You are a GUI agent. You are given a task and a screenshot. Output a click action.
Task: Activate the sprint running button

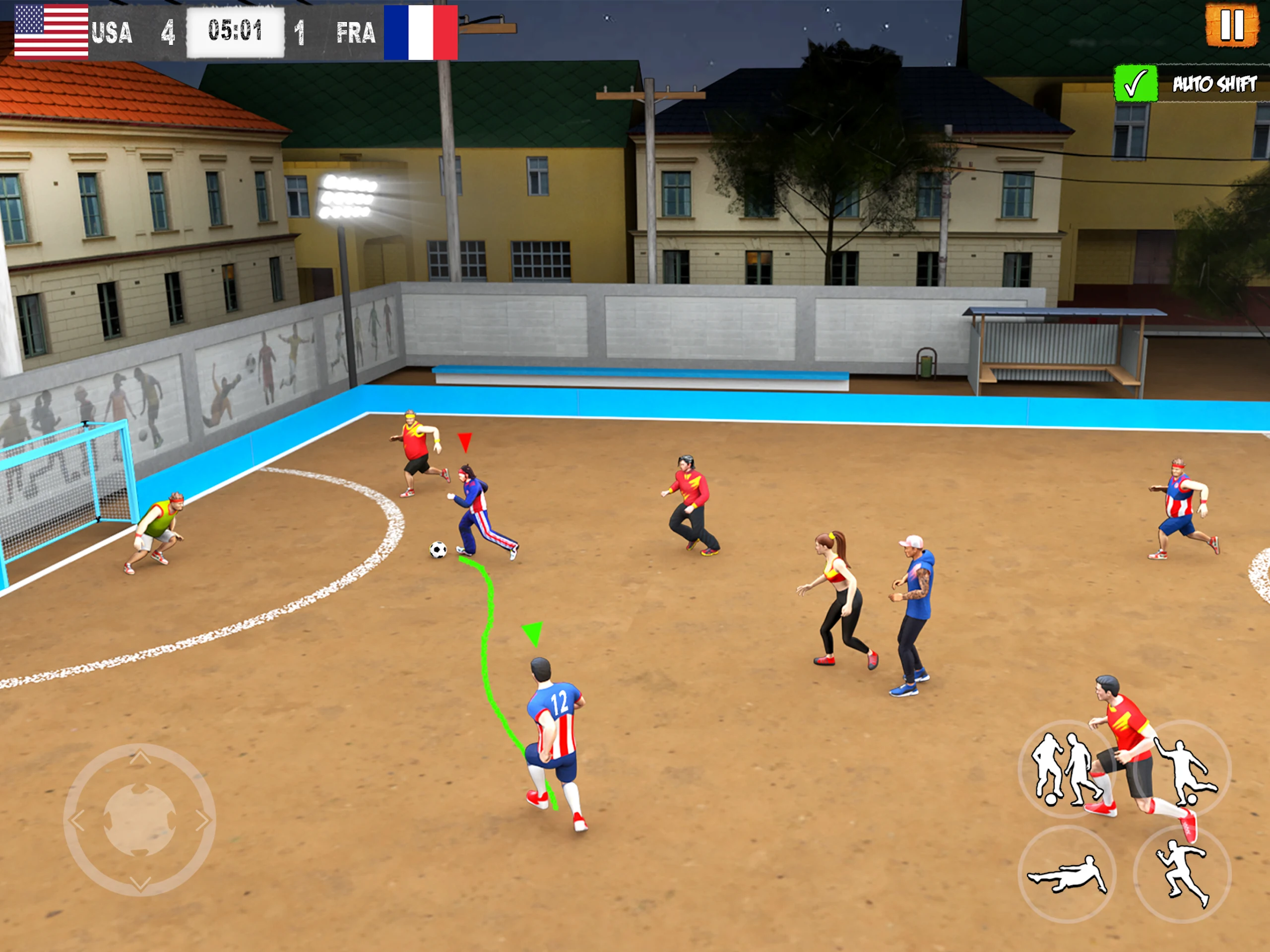pyautogui.click(x=1183, y=874)
